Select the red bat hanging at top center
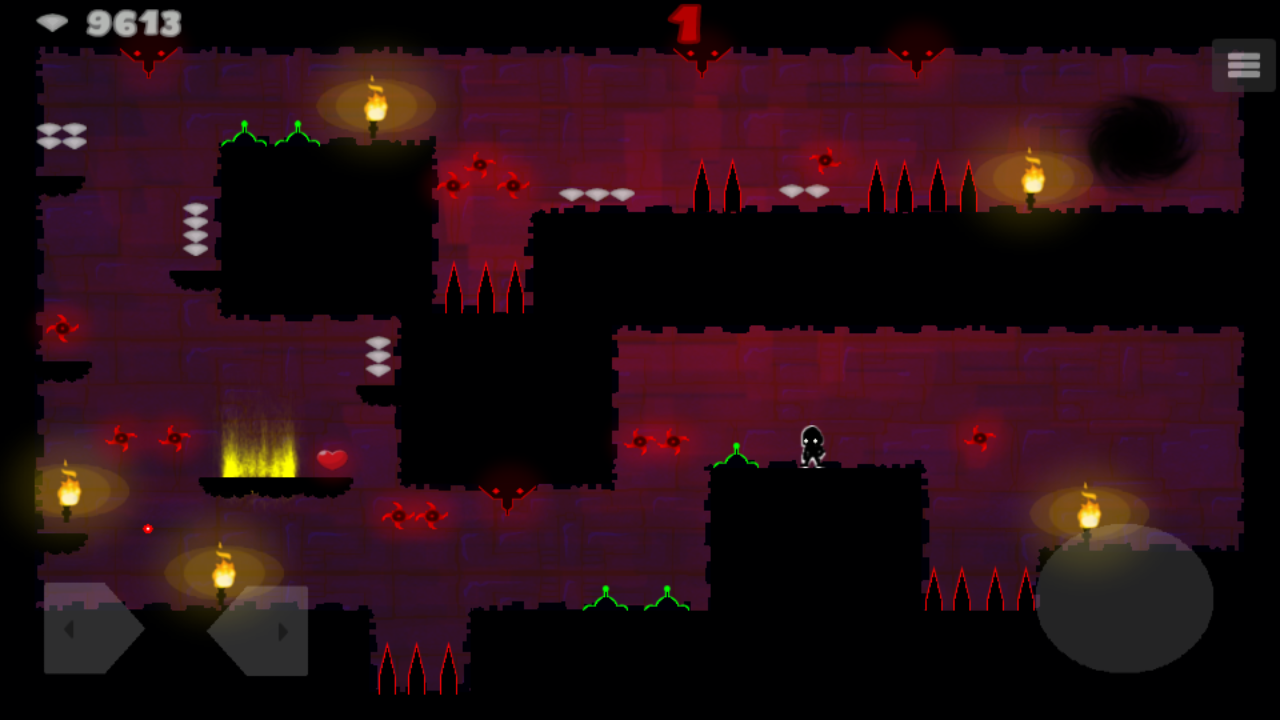The height and width of the screenshot is (720, 1280). pos(700,55)
